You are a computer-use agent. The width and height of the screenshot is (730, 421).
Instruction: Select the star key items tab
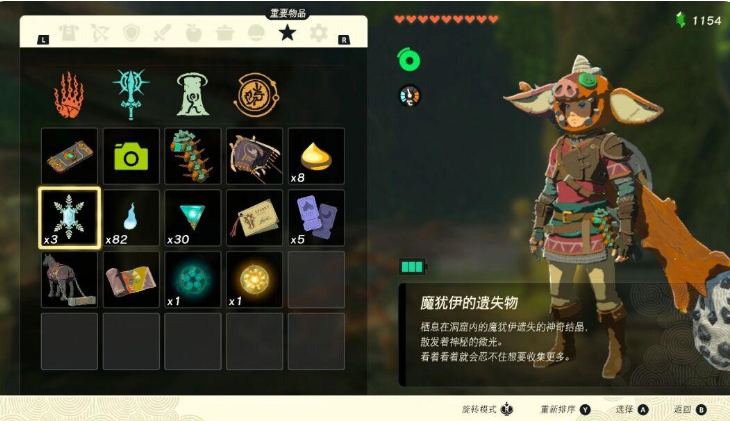point(287,33)
